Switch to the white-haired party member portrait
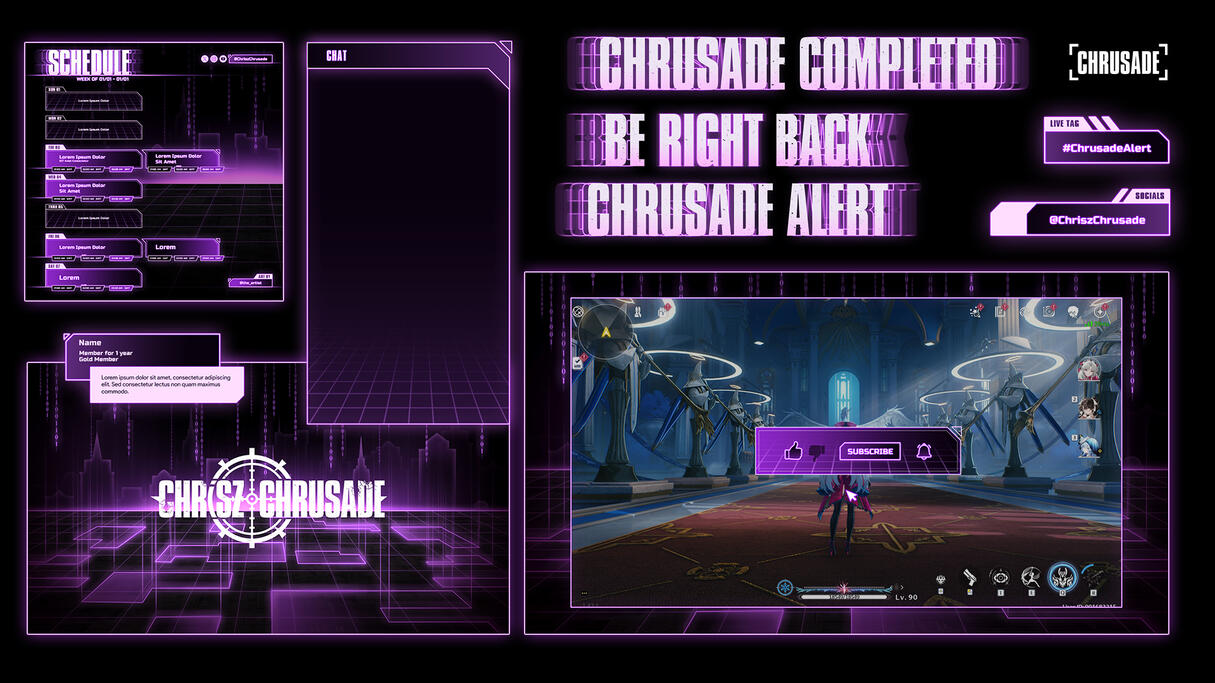 tap(1089, 369)
